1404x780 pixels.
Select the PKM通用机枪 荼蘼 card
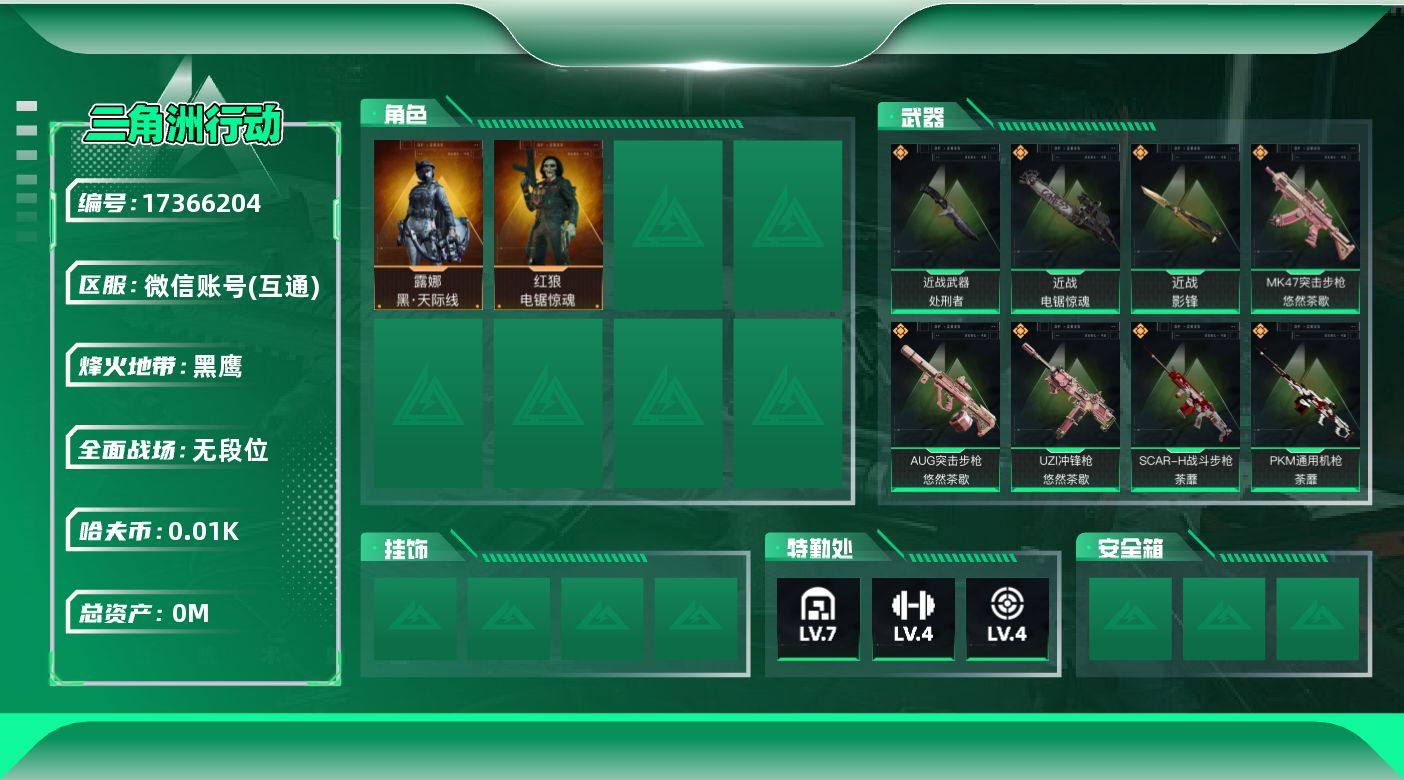1305,406
